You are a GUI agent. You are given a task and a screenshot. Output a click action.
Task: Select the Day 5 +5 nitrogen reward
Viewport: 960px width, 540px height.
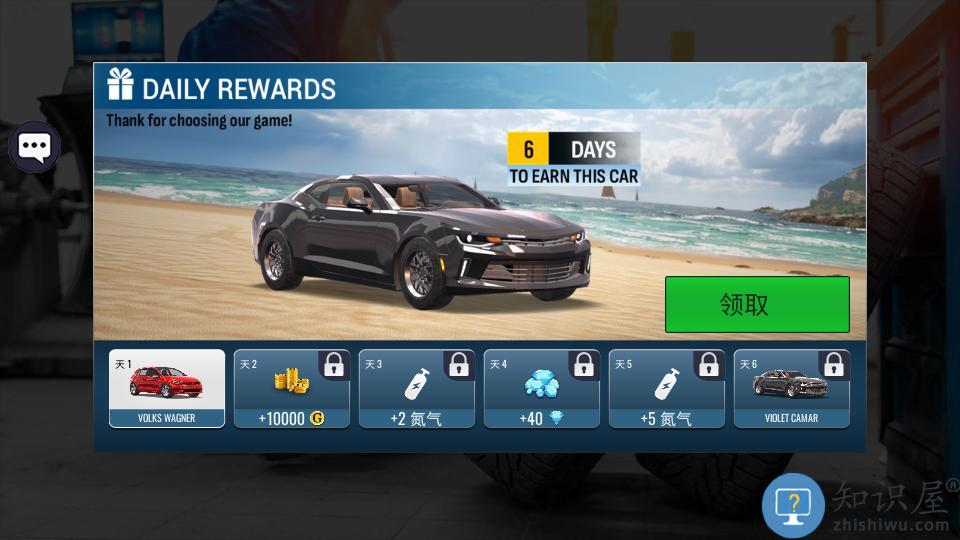667,389
